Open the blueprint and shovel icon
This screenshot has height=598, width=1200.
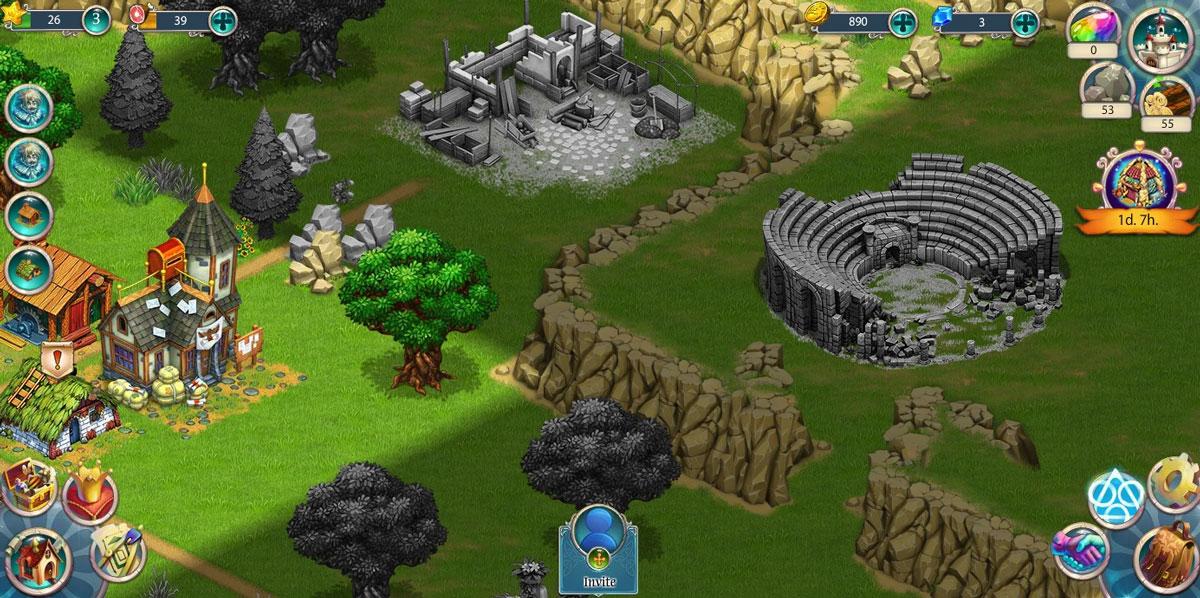116,549
